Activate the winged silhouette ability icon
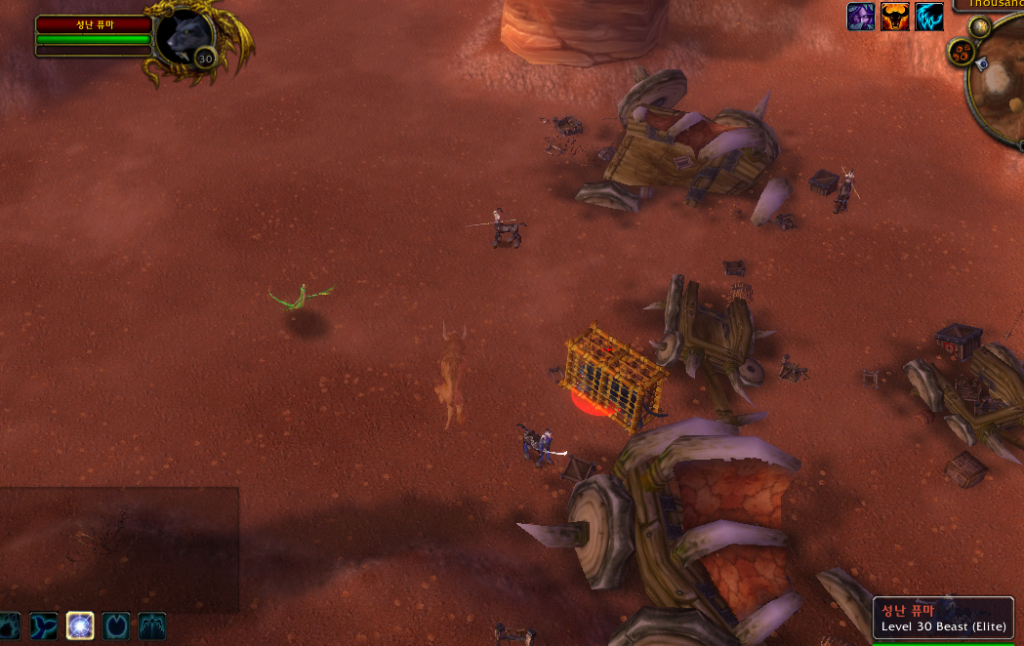1024x646 pixels. pos(152,626)
